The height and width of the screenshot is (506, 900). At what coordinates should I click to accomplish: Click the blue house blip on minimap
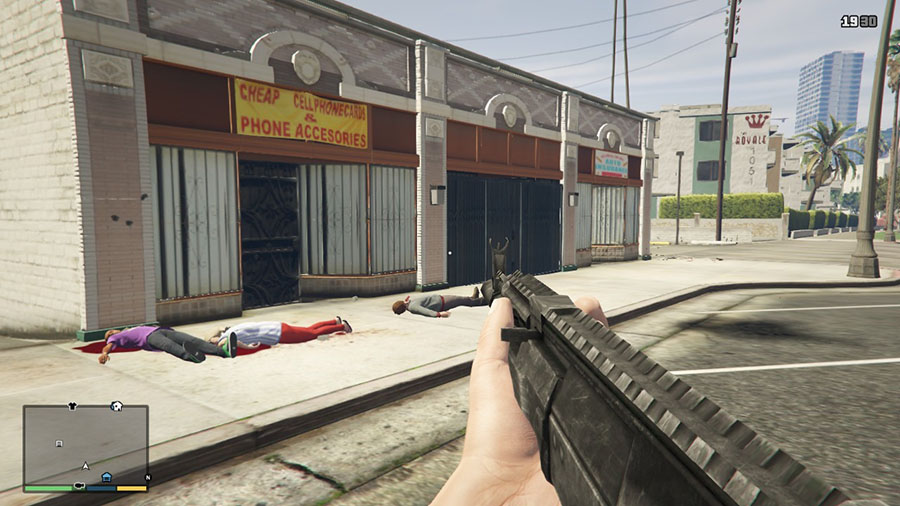click(107, 476)
